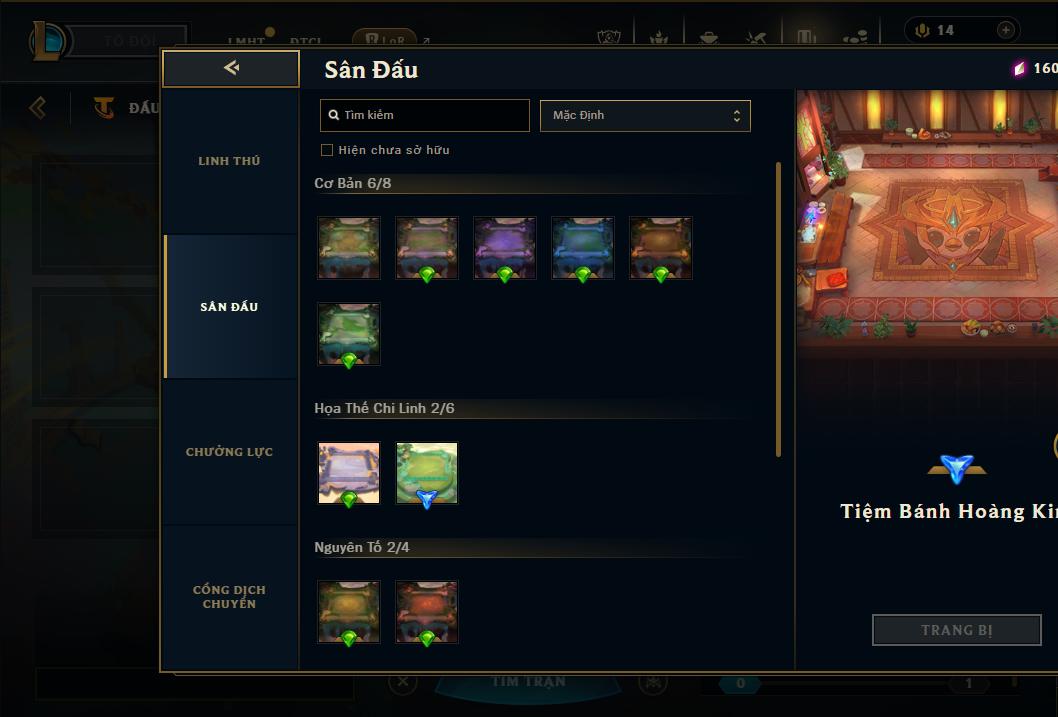
Task: Select the Sân Đấu tab
Action: pos(229,307)
